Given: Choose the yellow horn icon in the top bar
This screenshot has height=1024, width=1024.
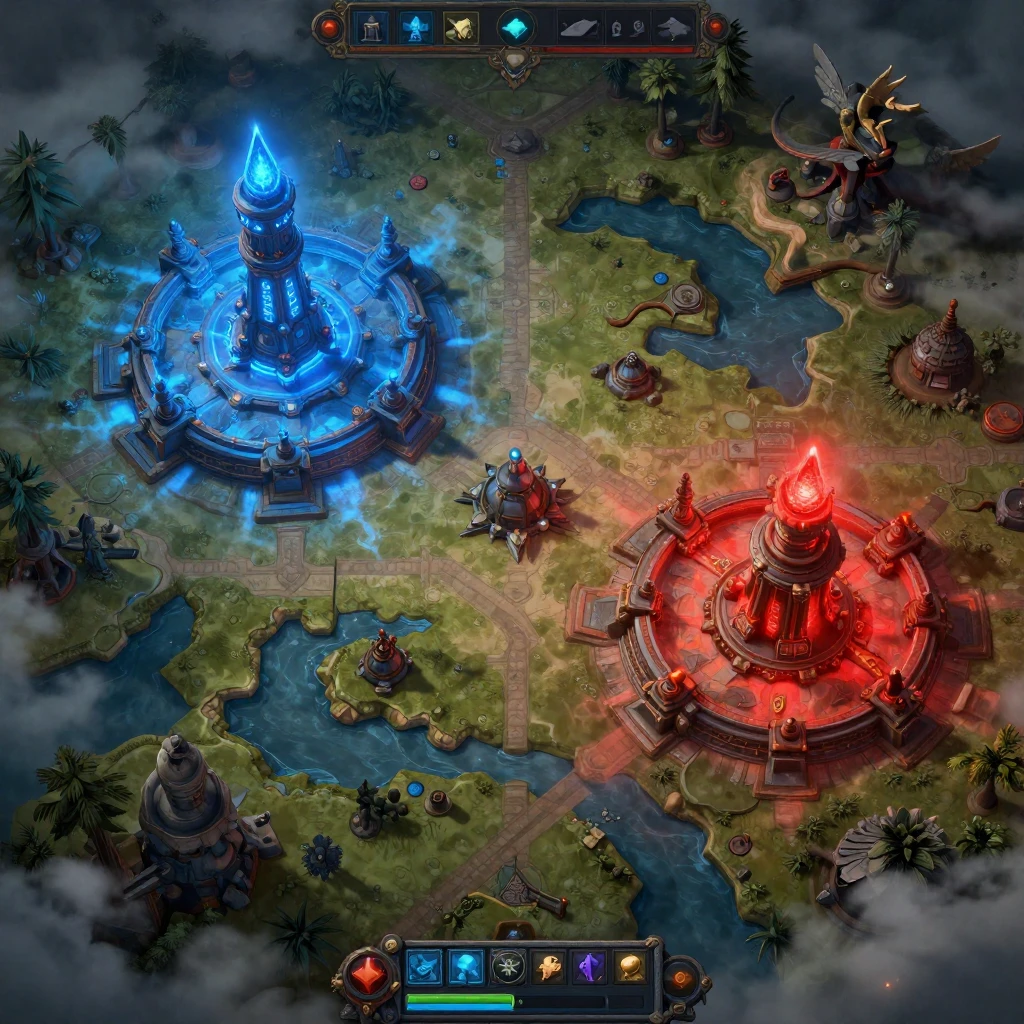Looking at the screenshot, I should [460, 26].
